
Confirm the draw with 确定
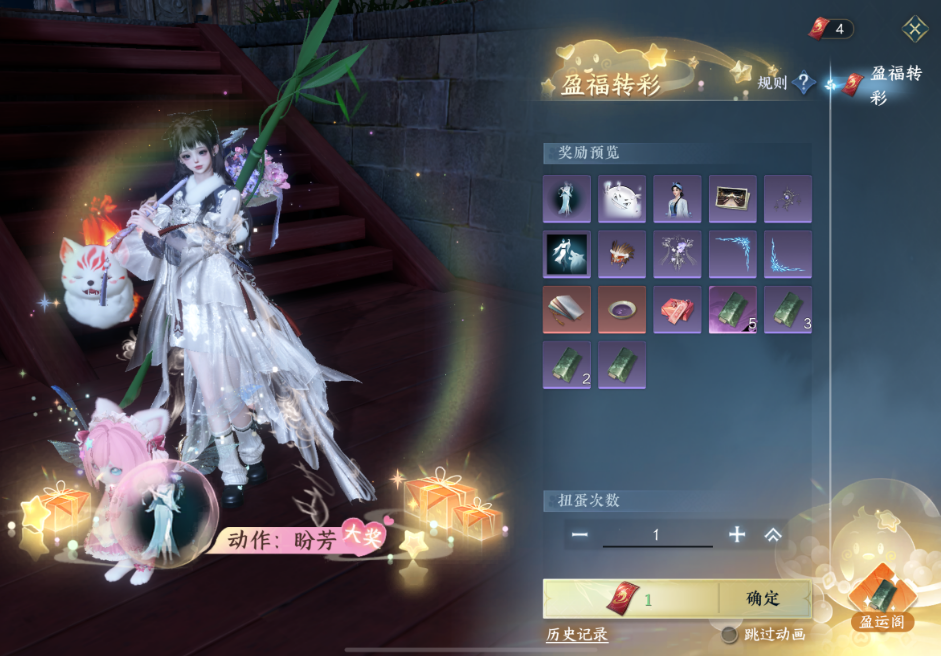tap(763, 599)
